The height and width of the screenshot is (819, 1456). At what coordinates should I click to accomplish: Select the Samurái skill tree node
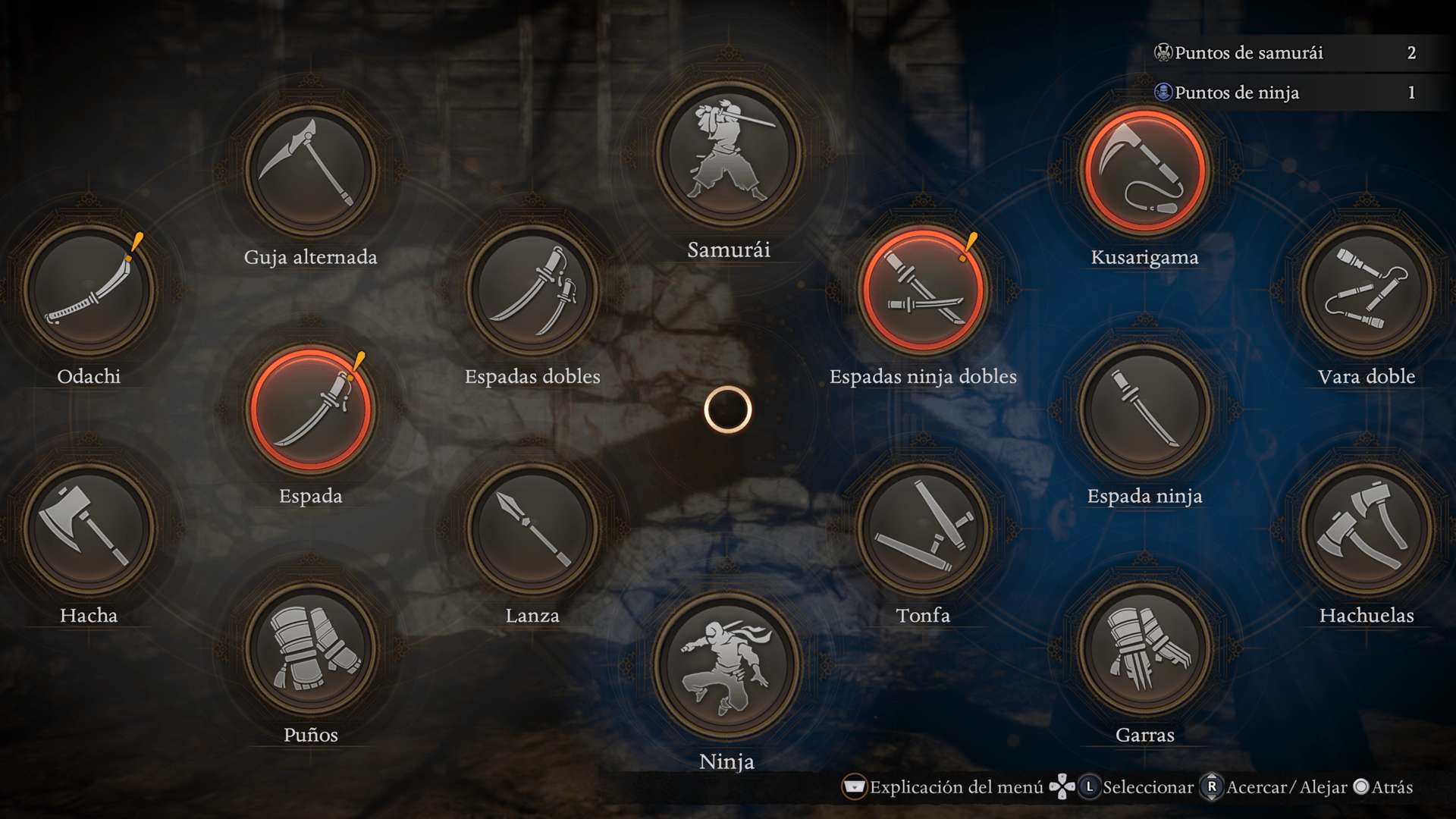click(x=728, y=154)
